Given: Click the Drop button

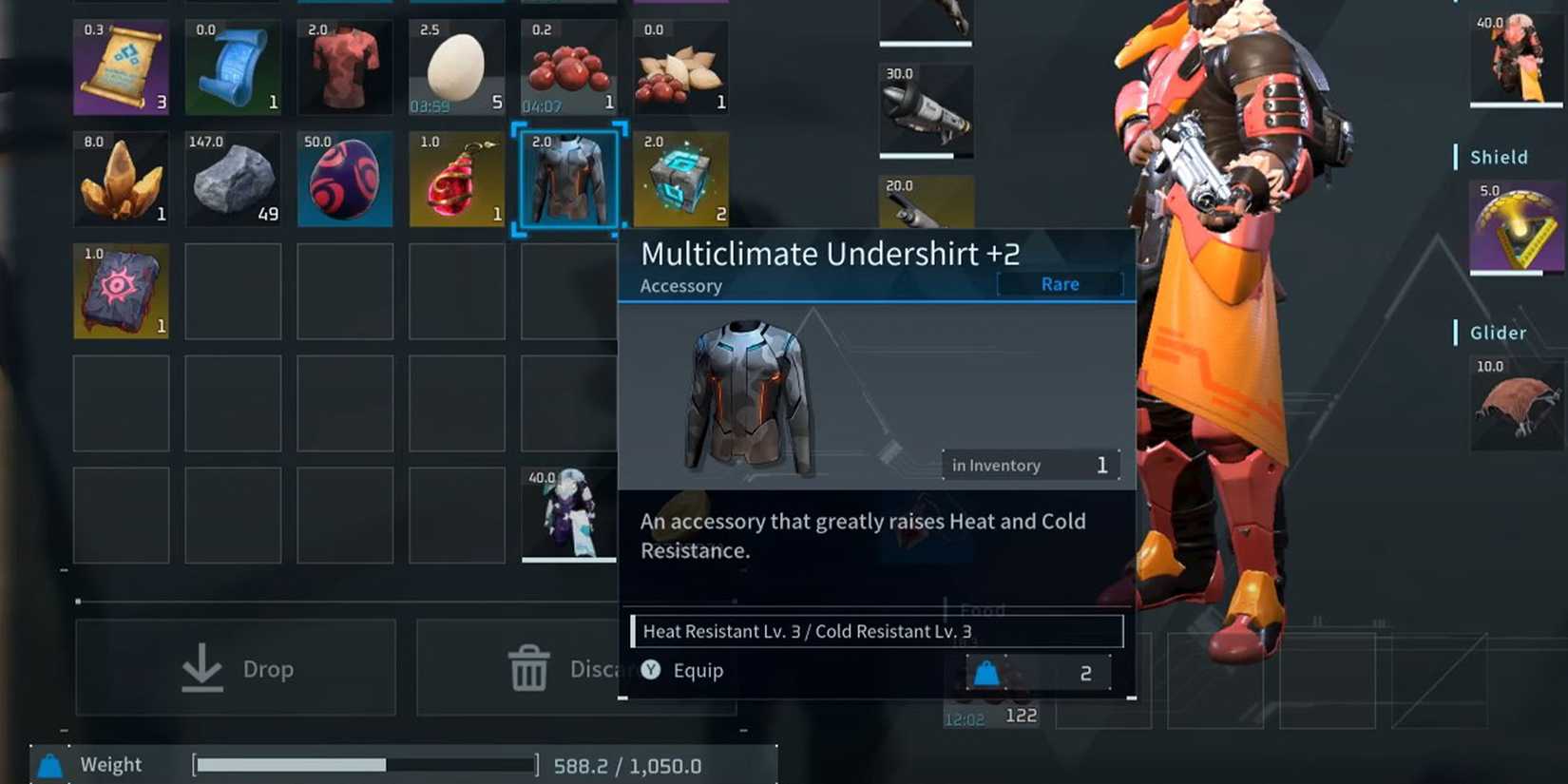Looking at the screenshot, I should 235,667.
